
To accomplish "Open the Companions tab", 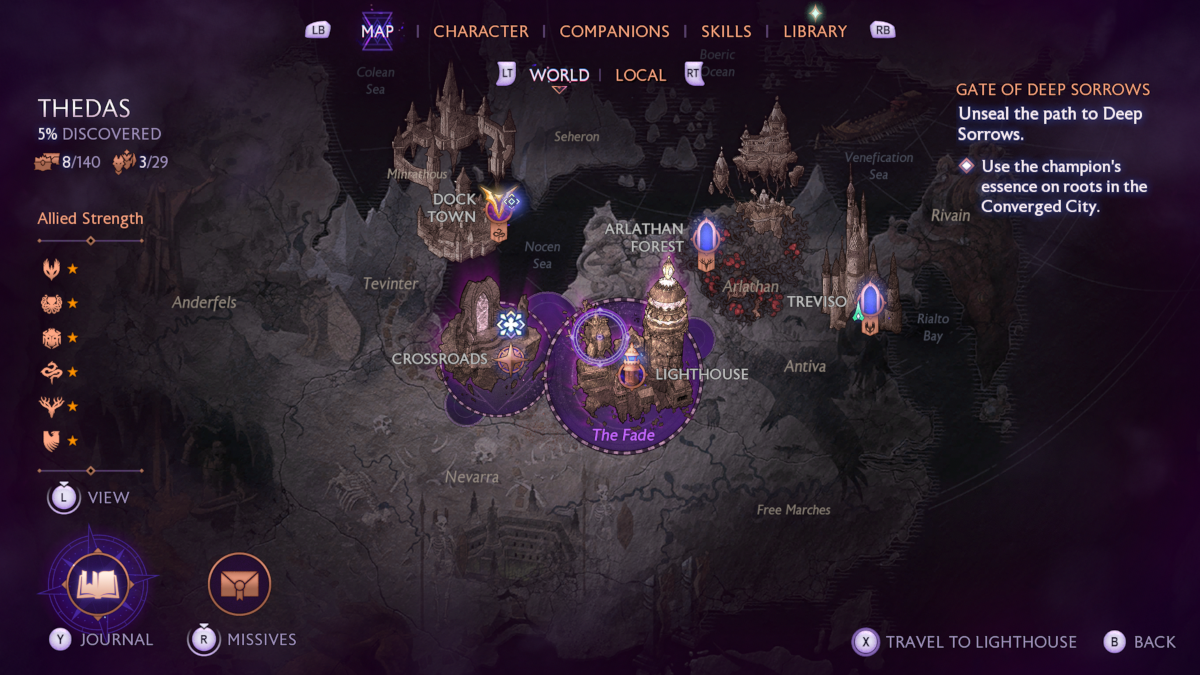I will (614, 31).
